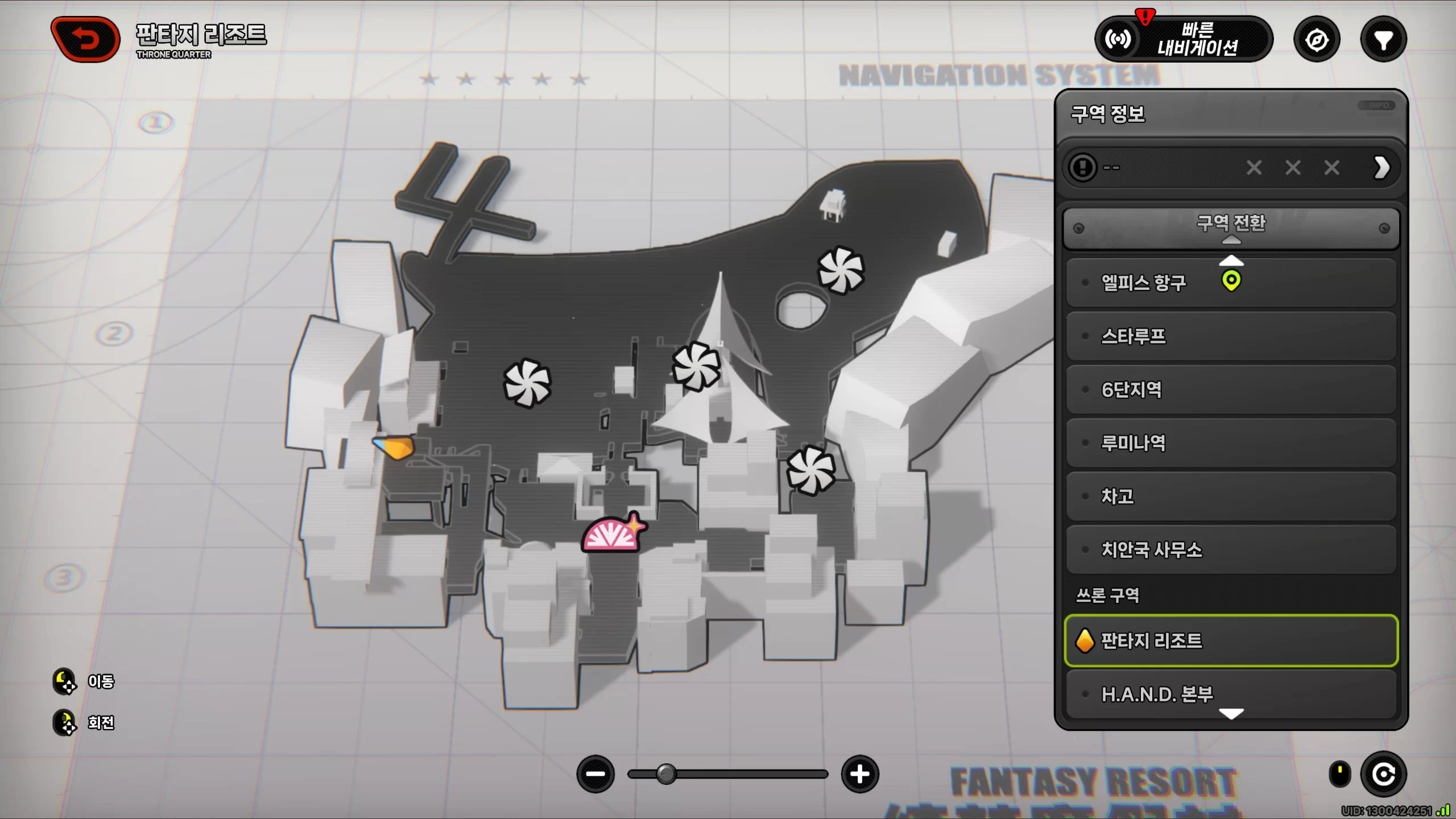Screen dimensions: 1456x819
Task: Click the compass icon button
Action: click(1317, 40)
